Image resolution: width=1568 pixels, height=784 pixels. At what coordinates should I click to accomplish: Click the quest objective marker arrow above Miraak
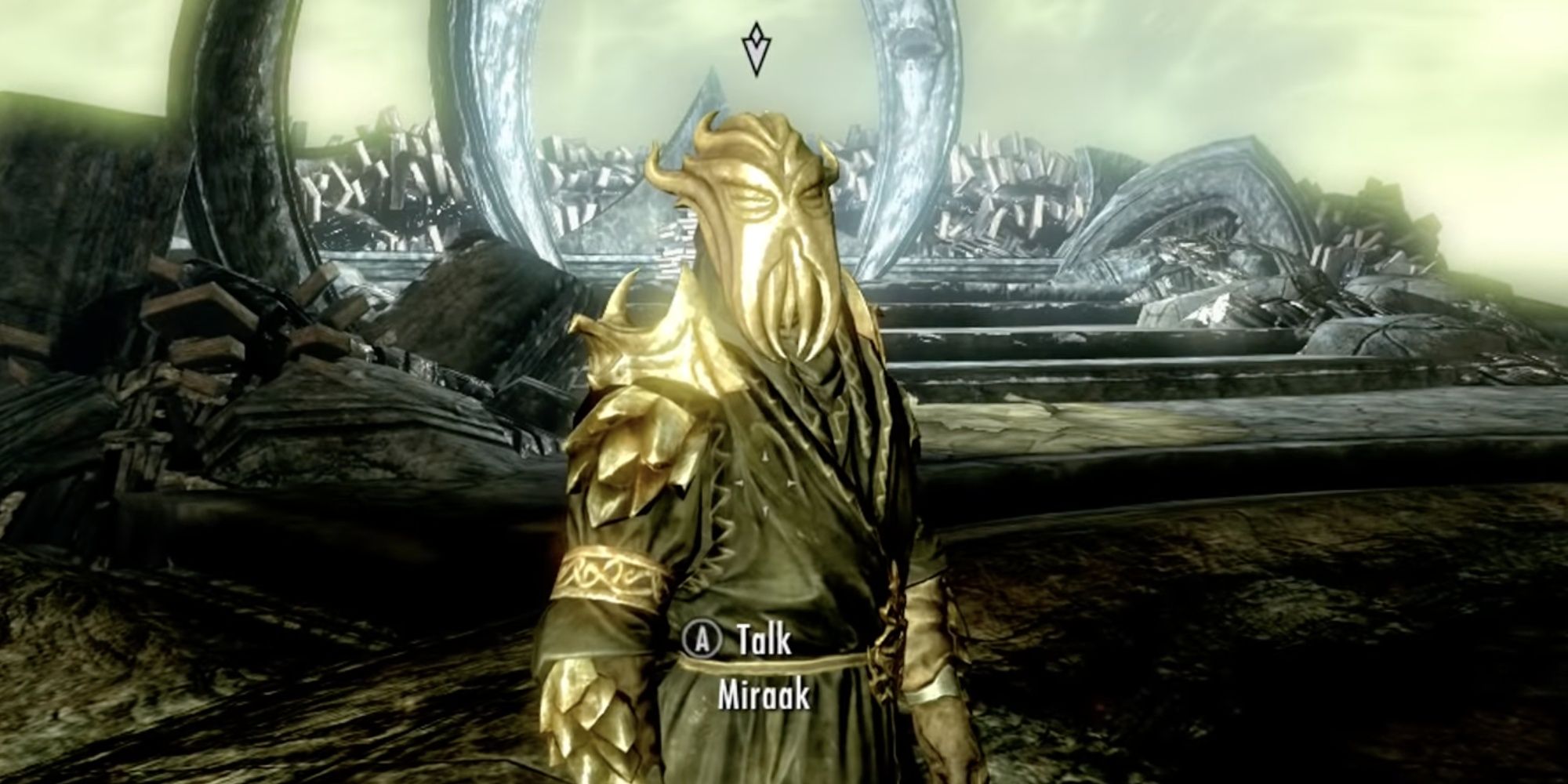click(755, 49)
